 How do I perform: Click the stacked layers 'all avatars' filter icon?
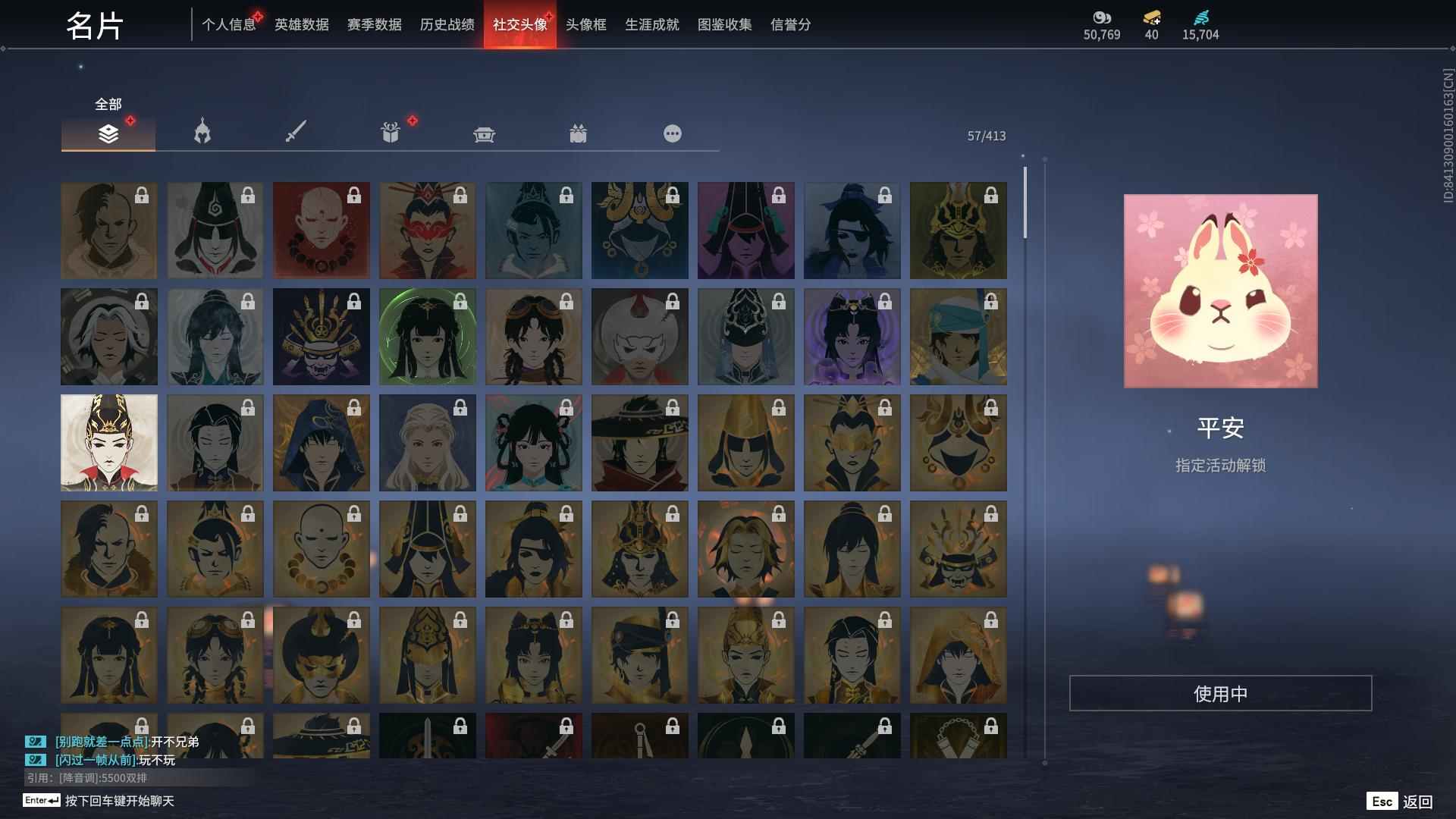(x=108, y=133)
